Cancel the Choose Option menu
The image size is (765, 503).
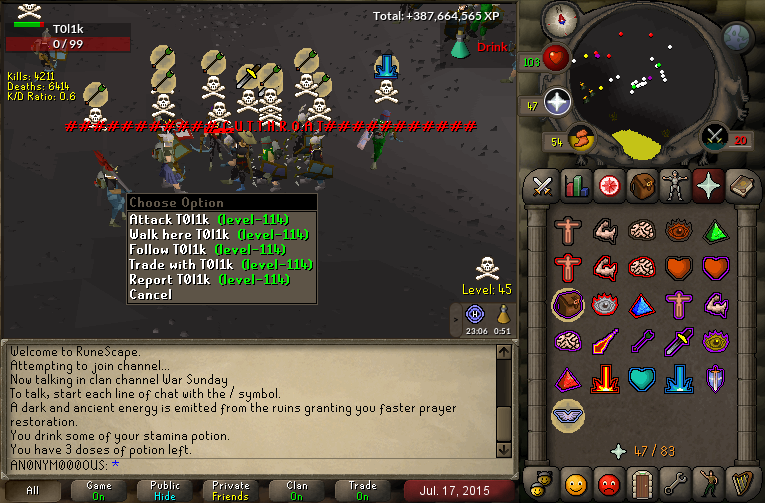coord(150,295)
